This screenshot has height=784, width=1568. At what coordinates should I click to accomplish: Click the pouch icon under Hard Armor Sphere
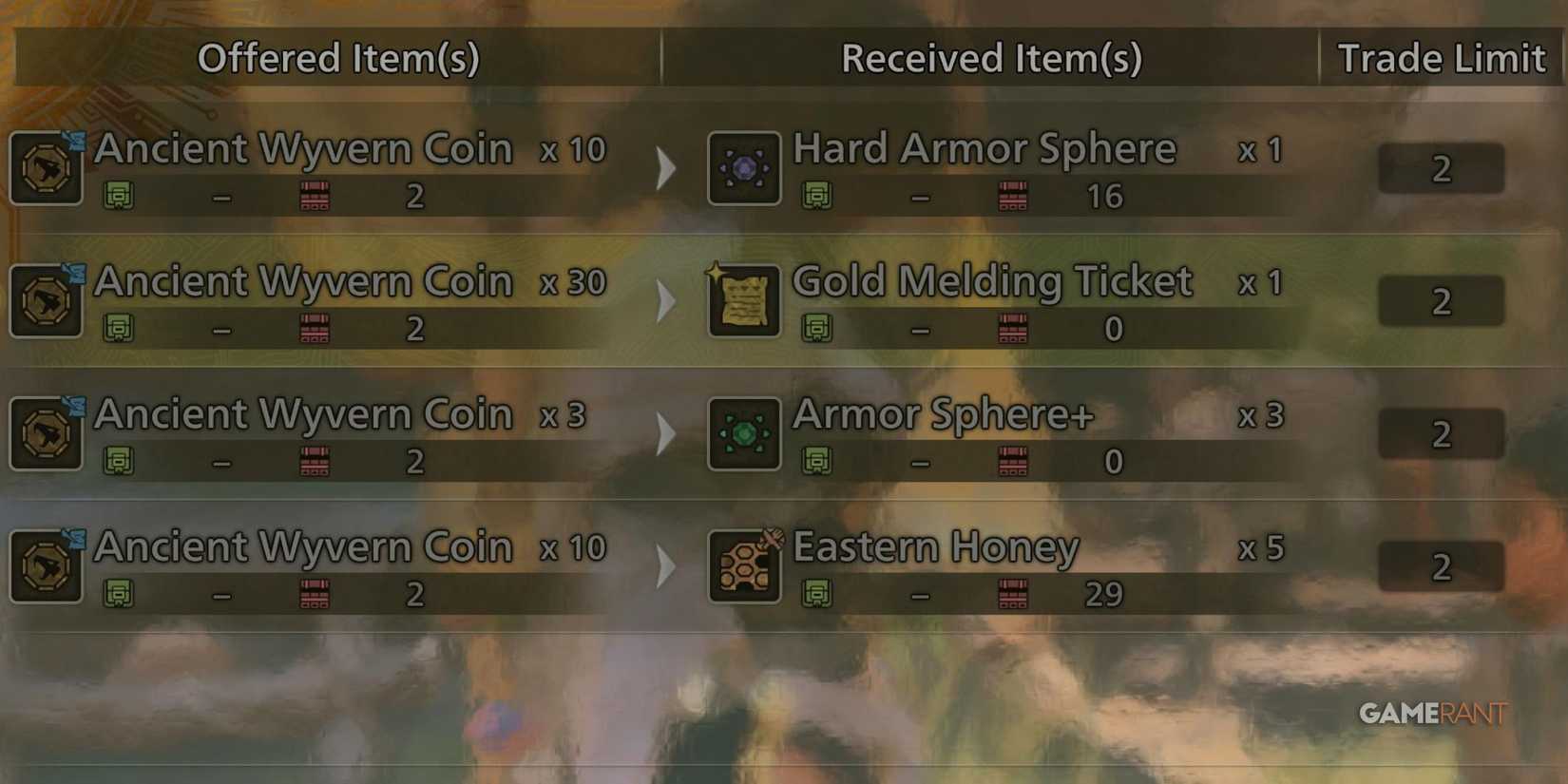[819, 197]
